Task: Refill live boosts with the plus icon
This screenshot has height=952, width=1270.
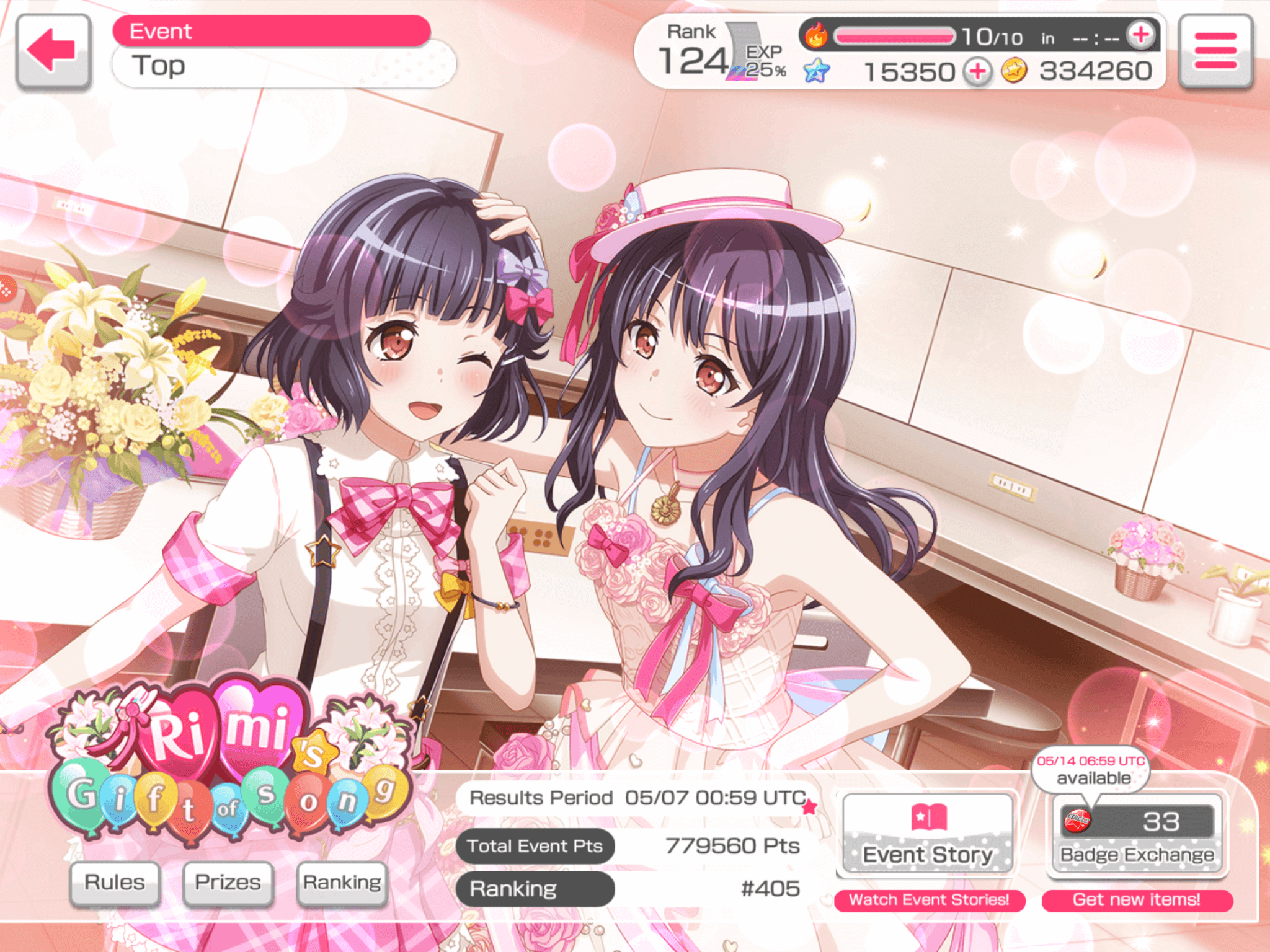Action: tap(1140, 35)
